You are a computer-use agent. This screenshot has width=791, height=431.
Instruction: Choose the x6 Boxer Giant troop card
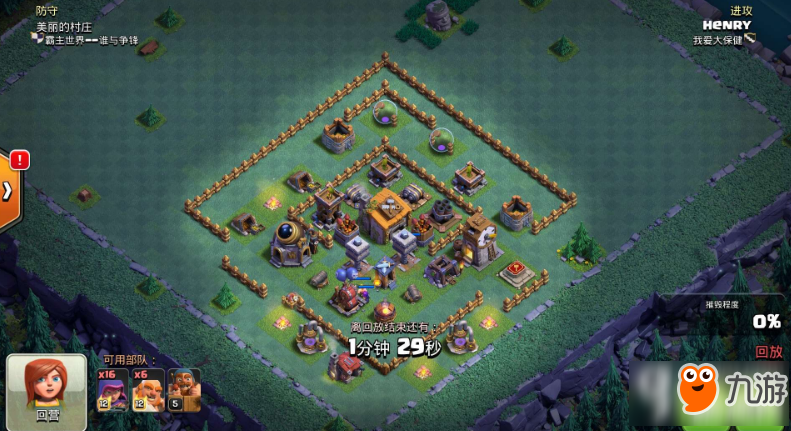click(148, 389)
